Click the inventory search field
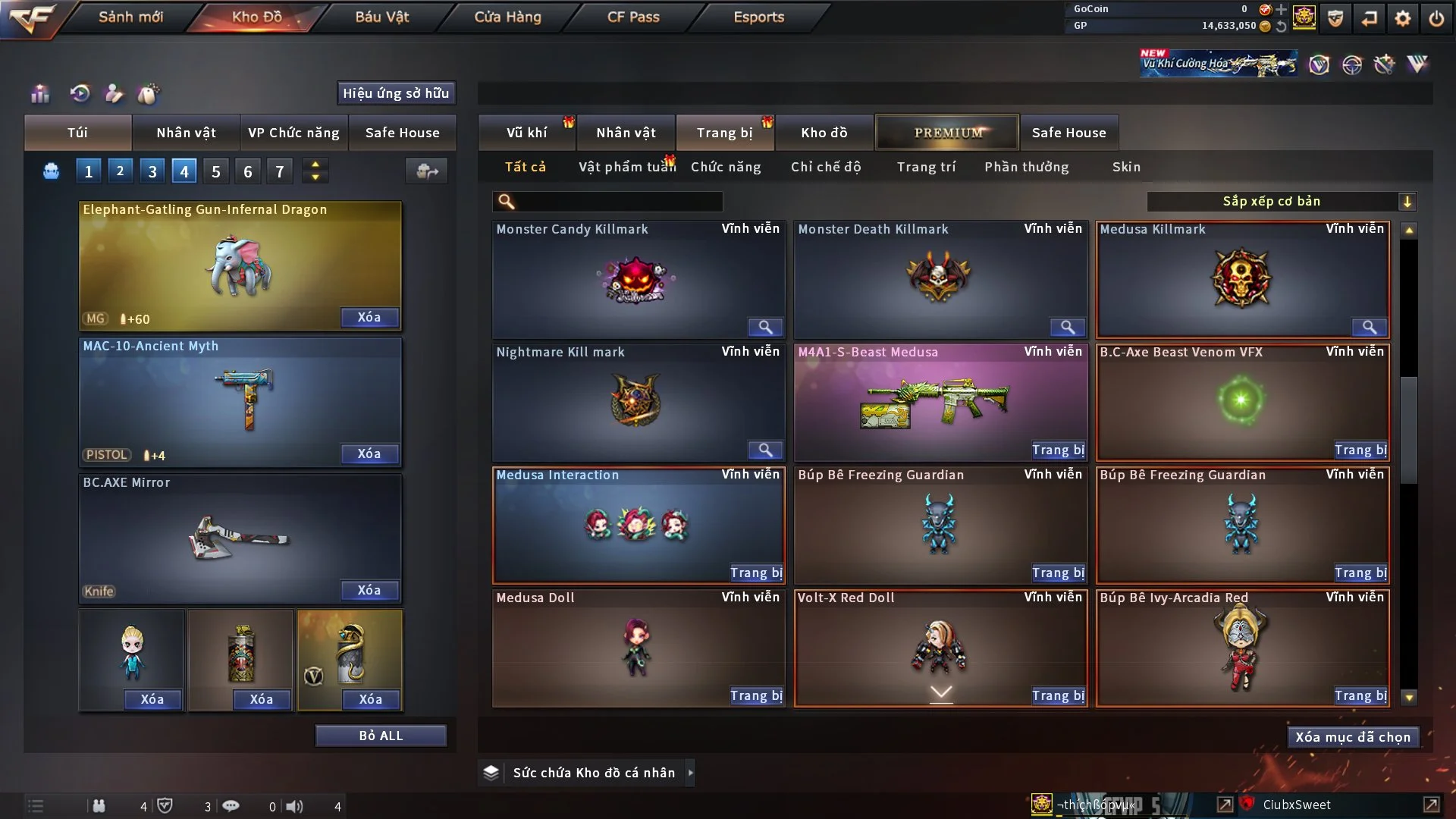This screenshot has height=819, width=1456. [x=618, y=201]
